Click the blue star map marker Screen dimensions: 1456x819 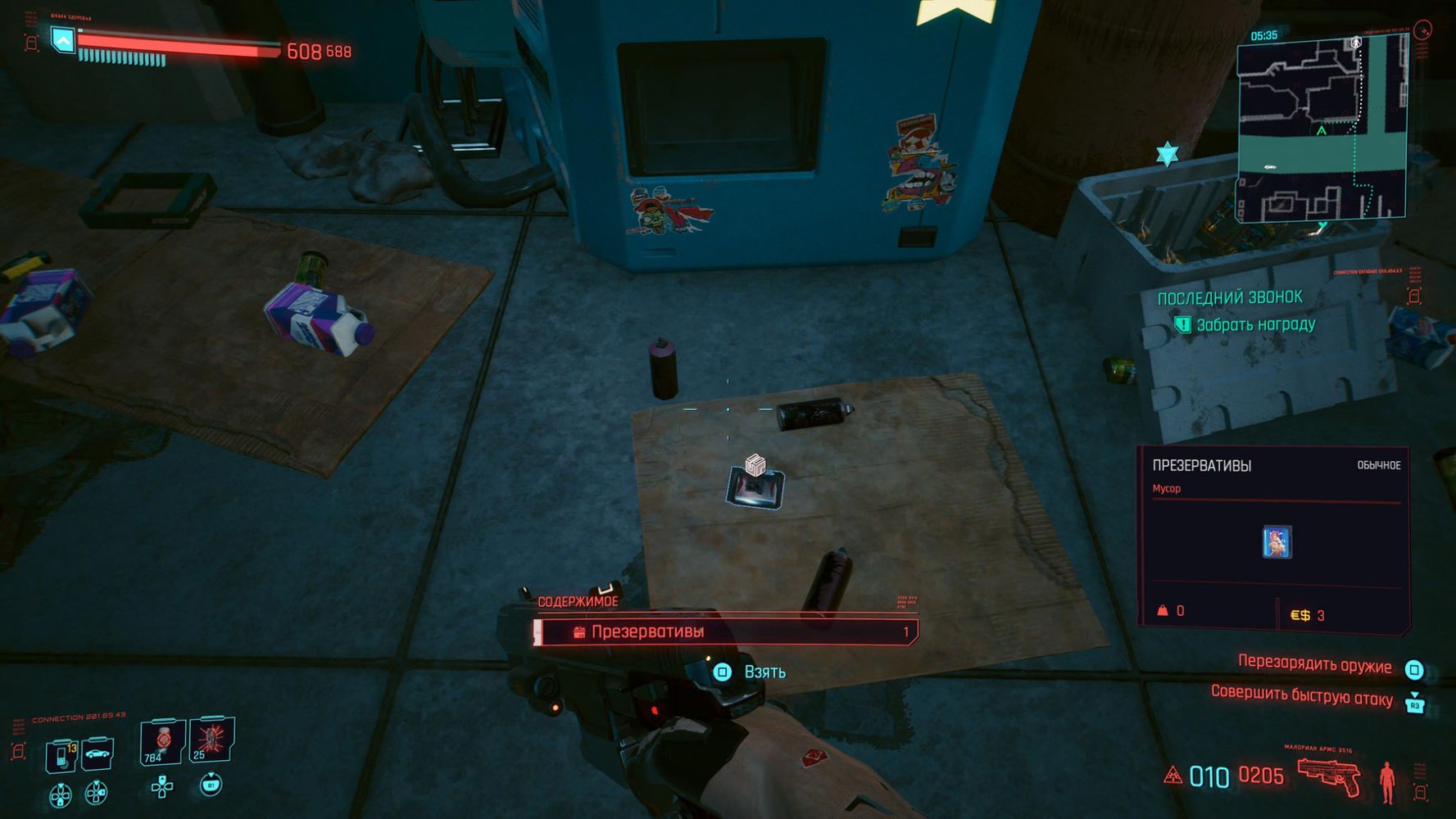pos(1167,153)
